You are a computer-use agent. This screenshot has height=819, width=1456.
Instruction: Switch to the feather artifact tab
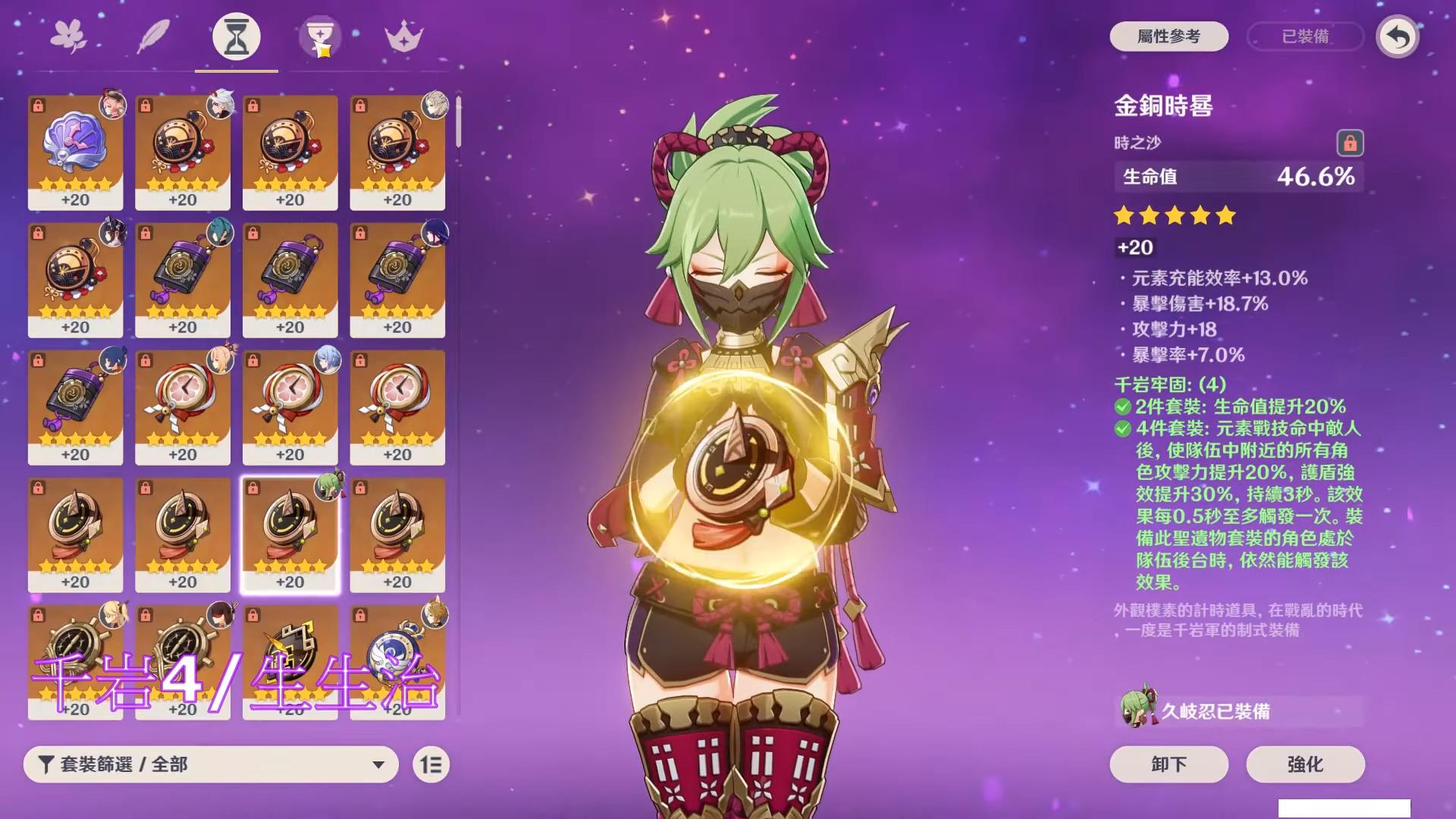click(x=152, y=36)
